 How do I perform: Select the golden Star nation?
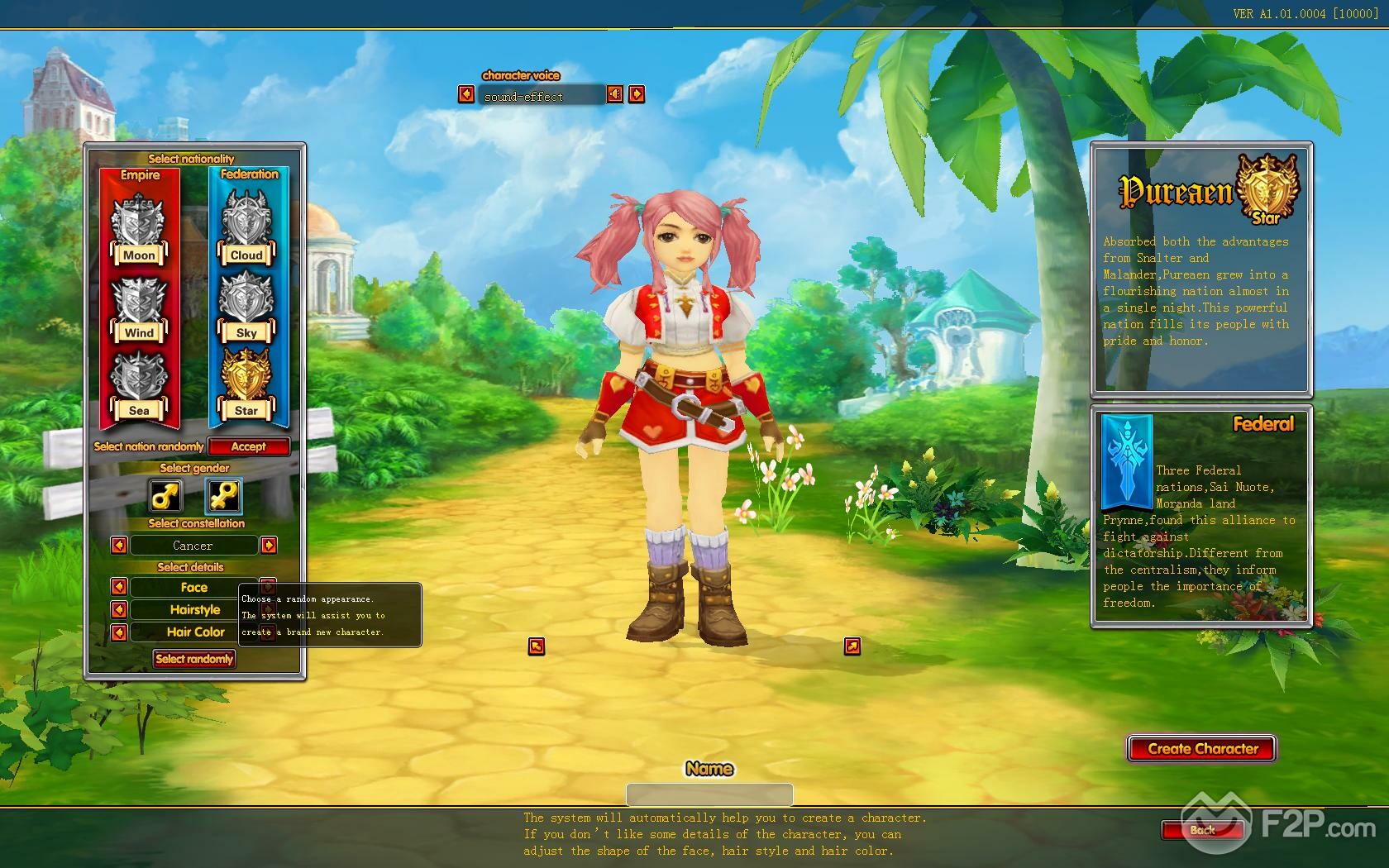click(x=246, y=384)
